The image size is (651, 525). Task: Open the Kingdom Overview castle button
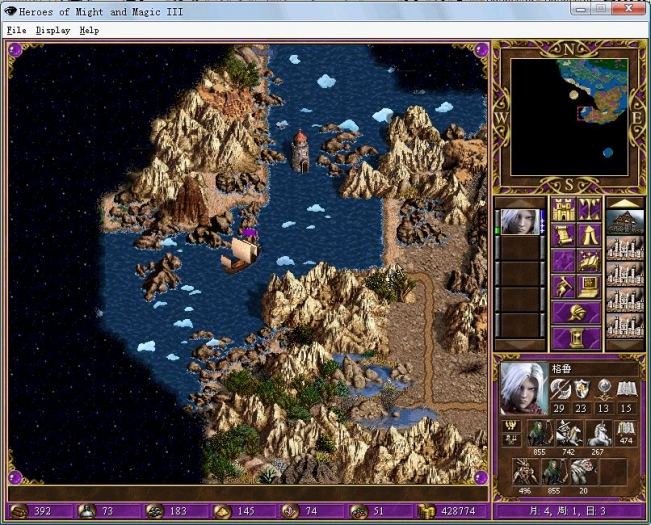click(x=563, y=210)
